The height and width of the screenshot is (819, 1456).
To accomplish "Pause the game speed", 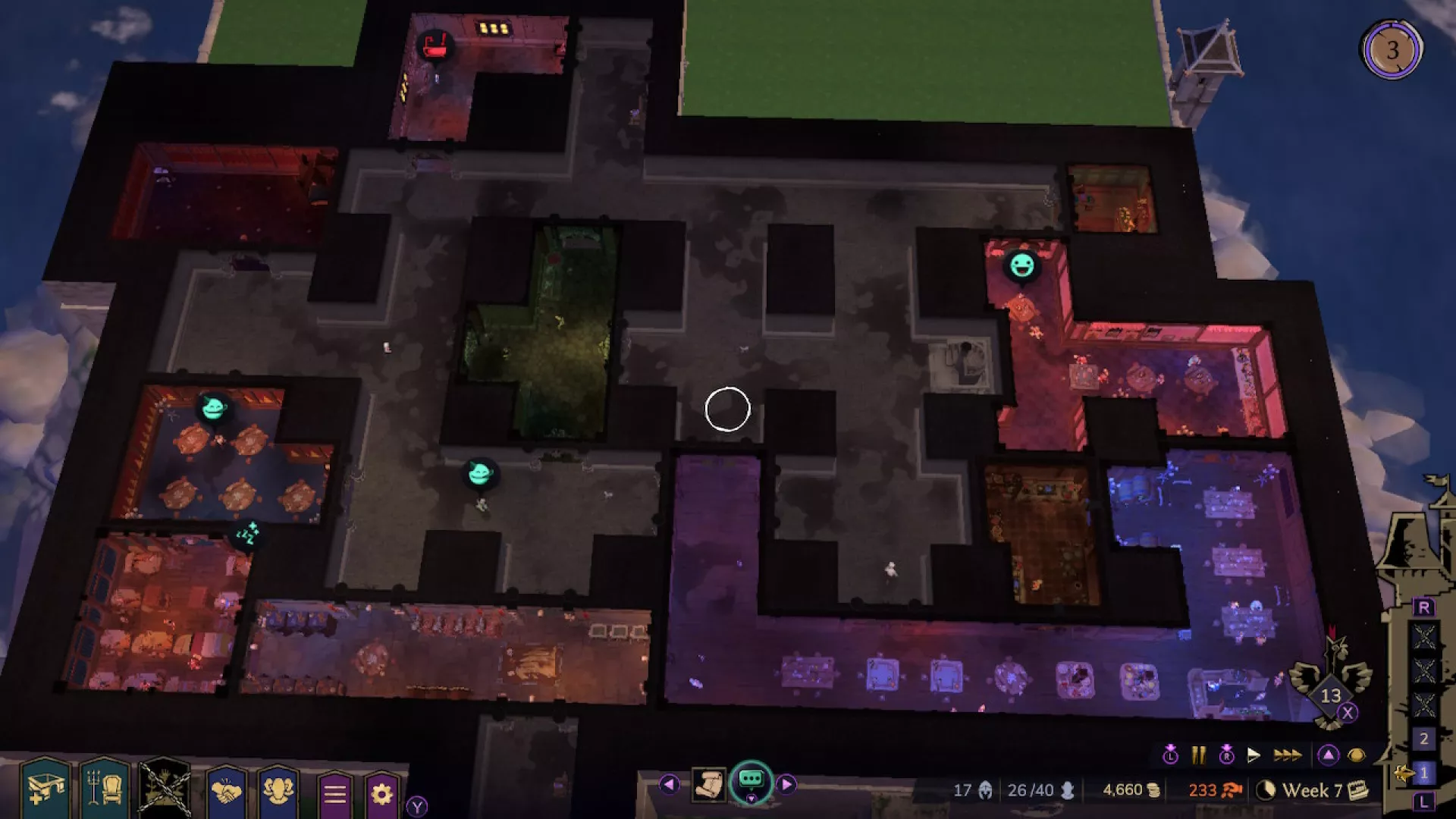I will 1198,755.
